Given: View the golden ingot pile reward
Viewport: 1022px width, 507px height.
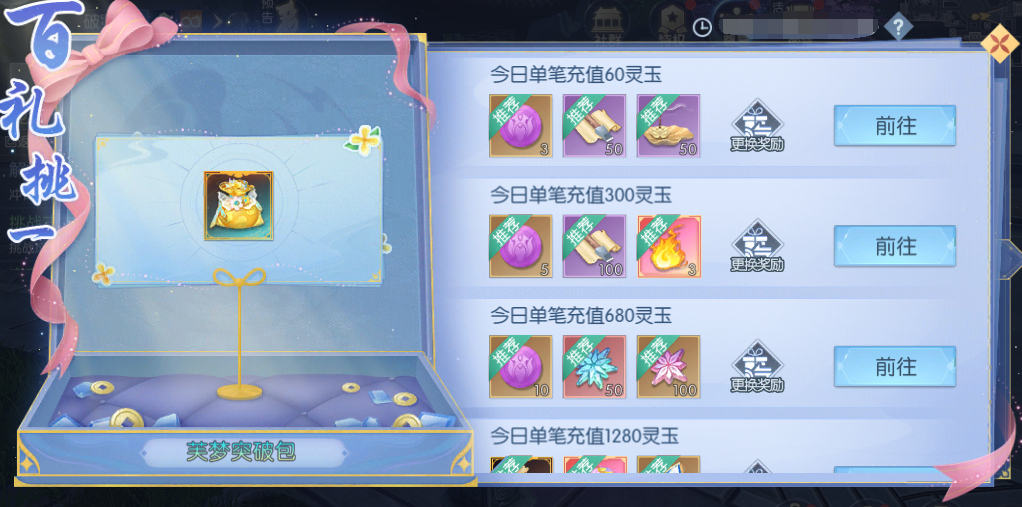Looking at the screenshot, I should coord(669,126).
